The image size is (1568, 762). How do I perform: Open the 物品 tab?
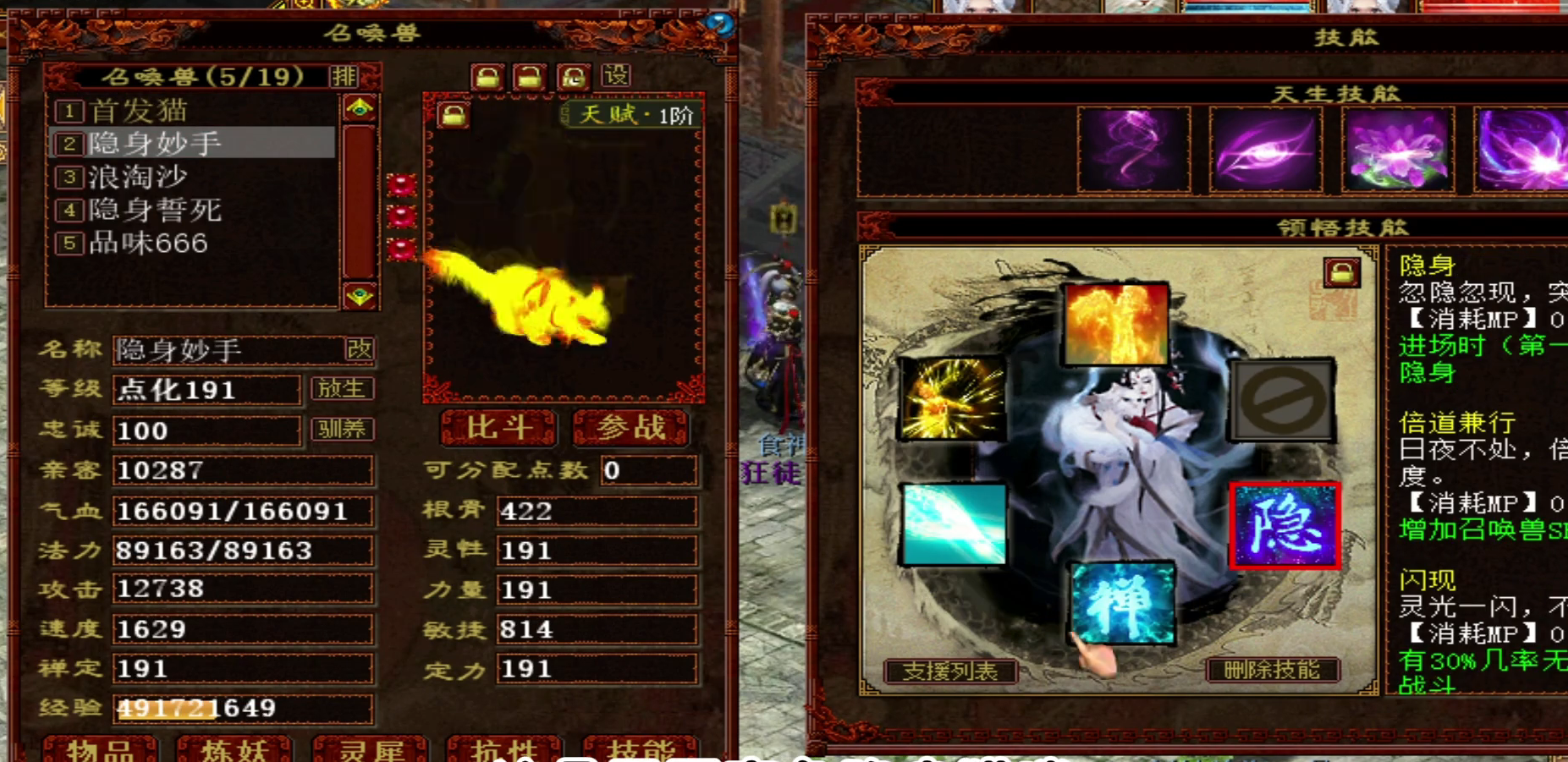(100, 749)
